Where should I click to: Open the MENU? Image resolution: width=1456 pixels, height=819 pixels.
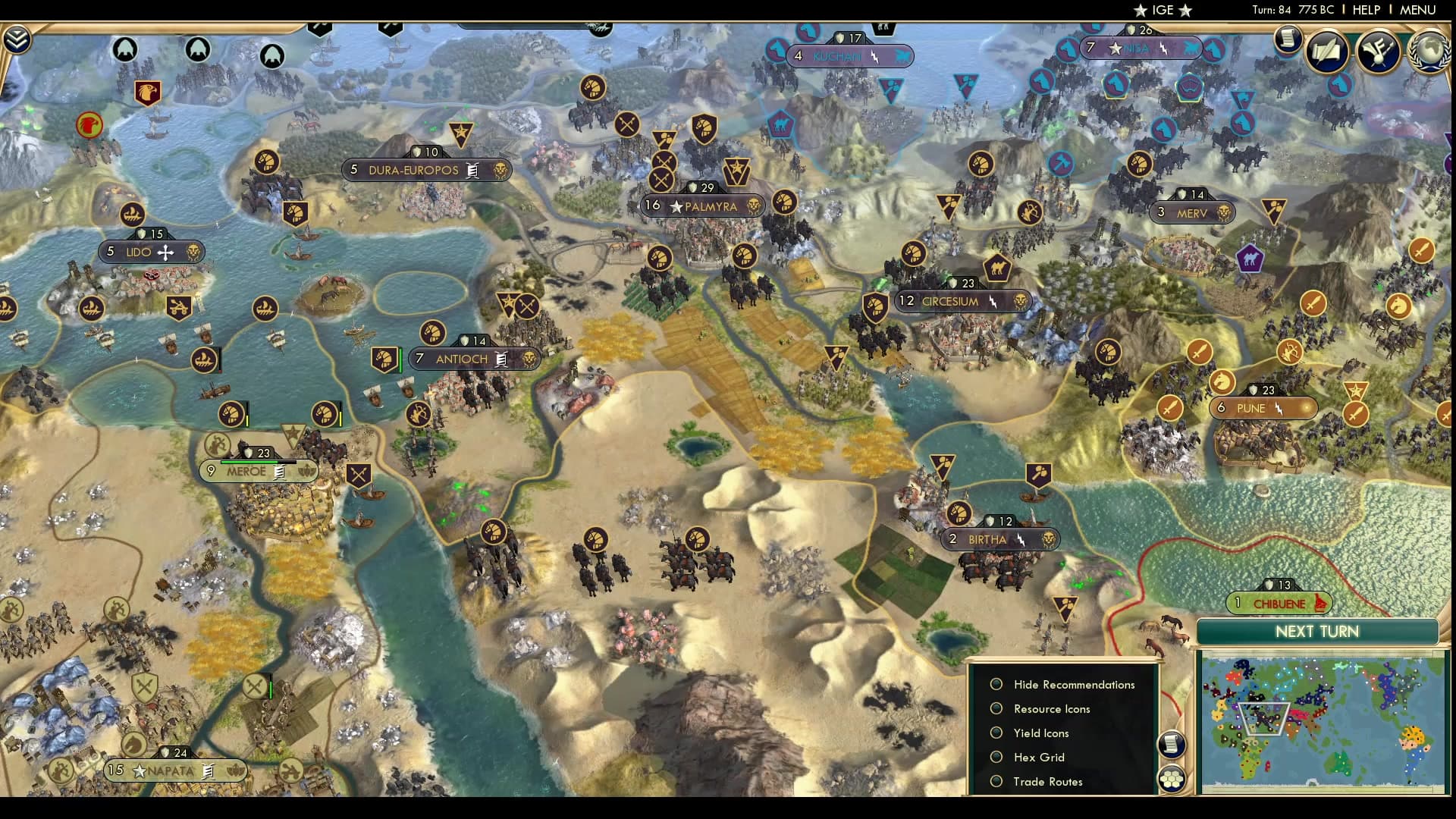[1420, 10]
